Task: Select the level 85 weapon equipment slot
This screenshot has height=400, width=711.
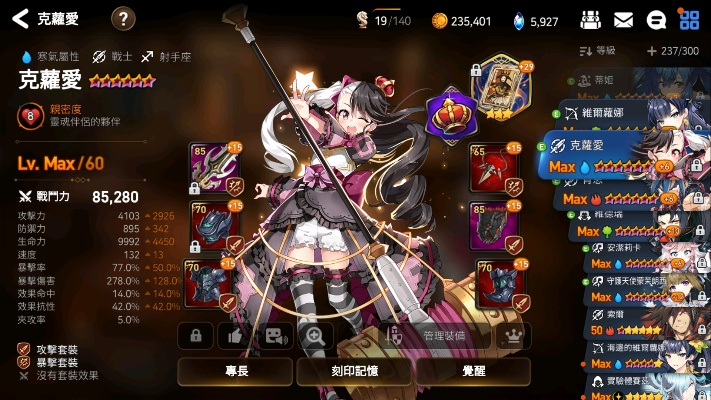Action: [210, 169]
